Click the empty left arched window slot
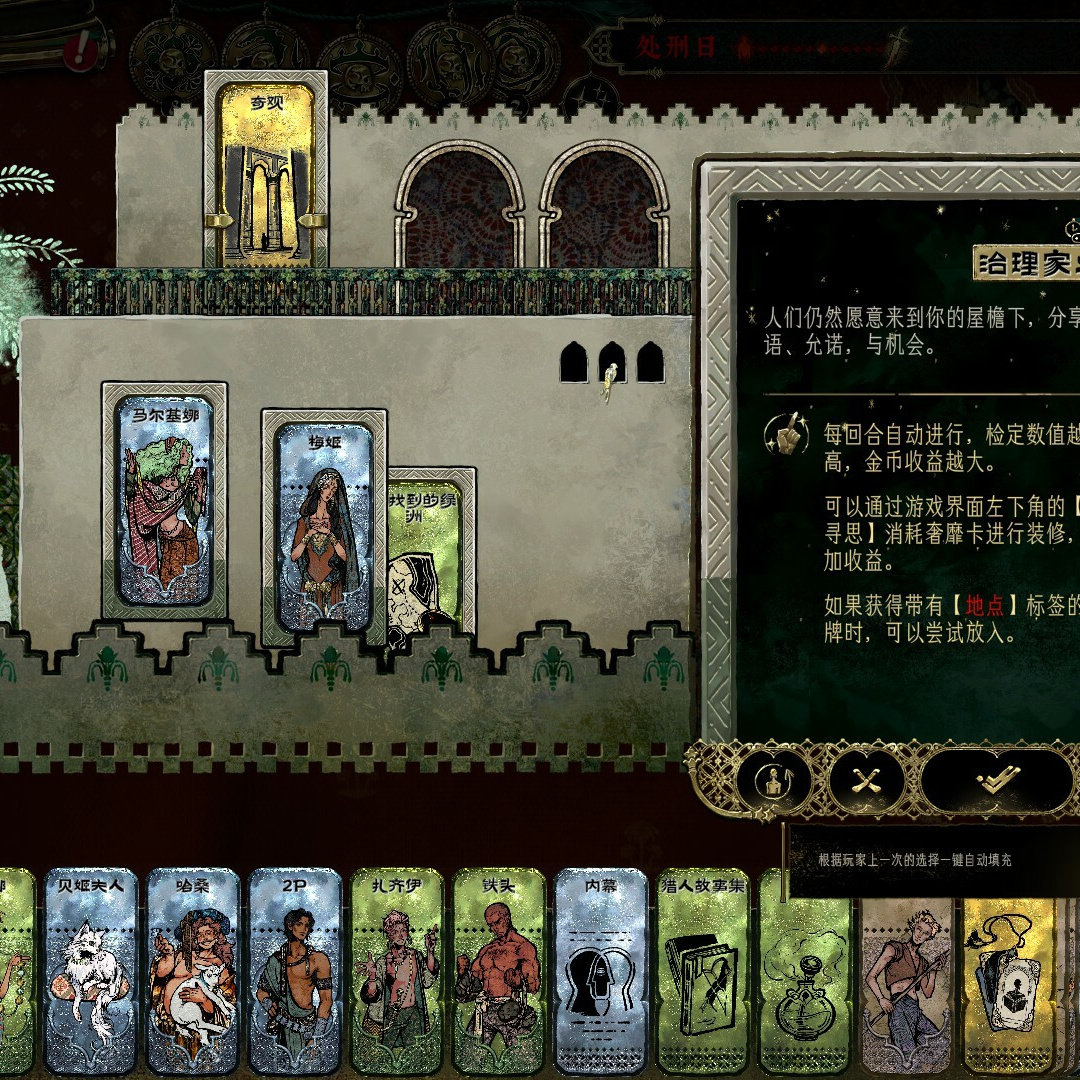The image size is (1080, 1080). [x=461, y=210]
